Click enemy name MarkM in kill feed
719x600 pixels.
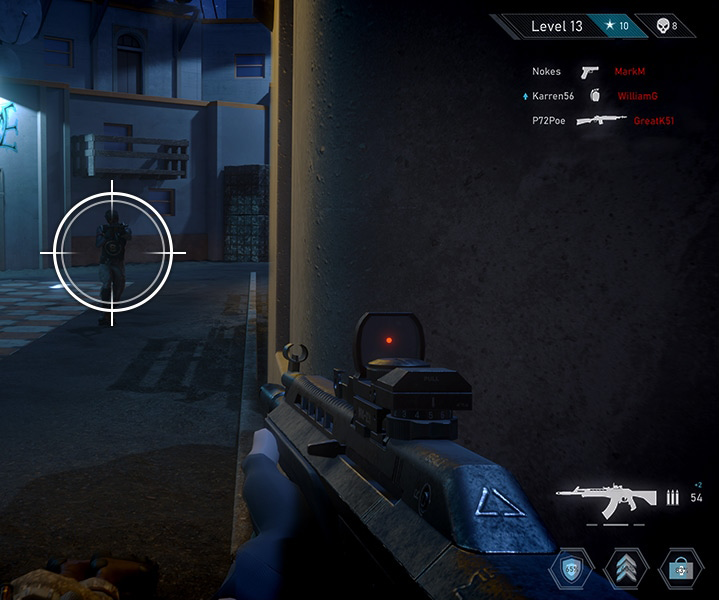click(630, 72)
